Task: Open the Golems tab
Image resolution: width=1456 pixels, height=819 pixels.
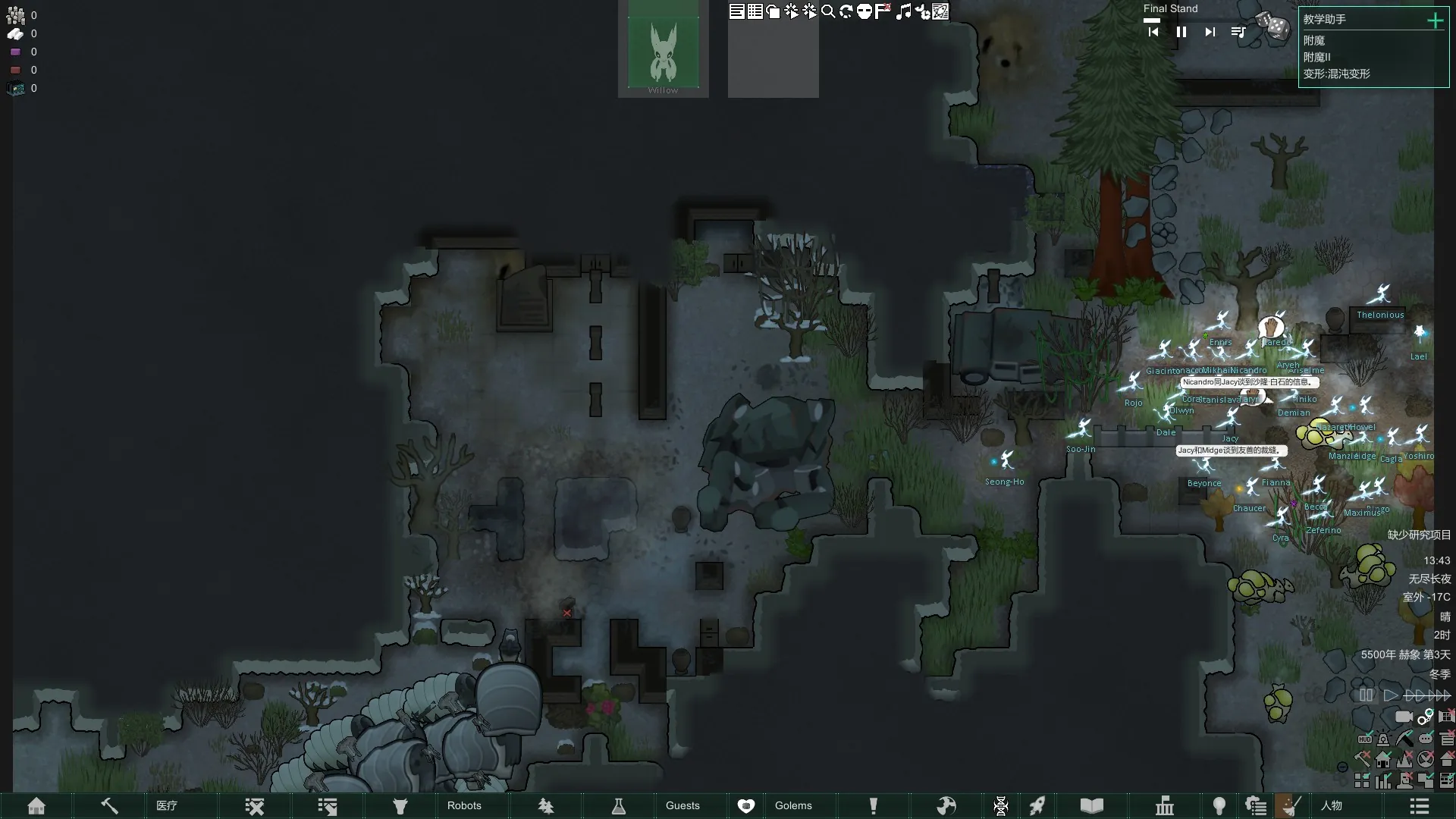Action: point(793,805)
